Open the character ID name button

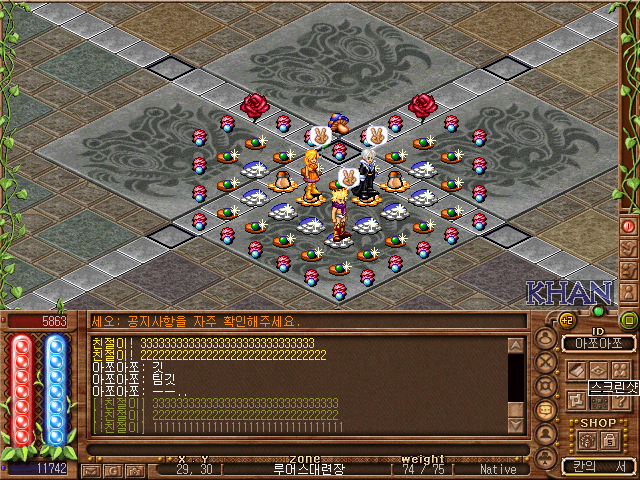coord(598,343)
